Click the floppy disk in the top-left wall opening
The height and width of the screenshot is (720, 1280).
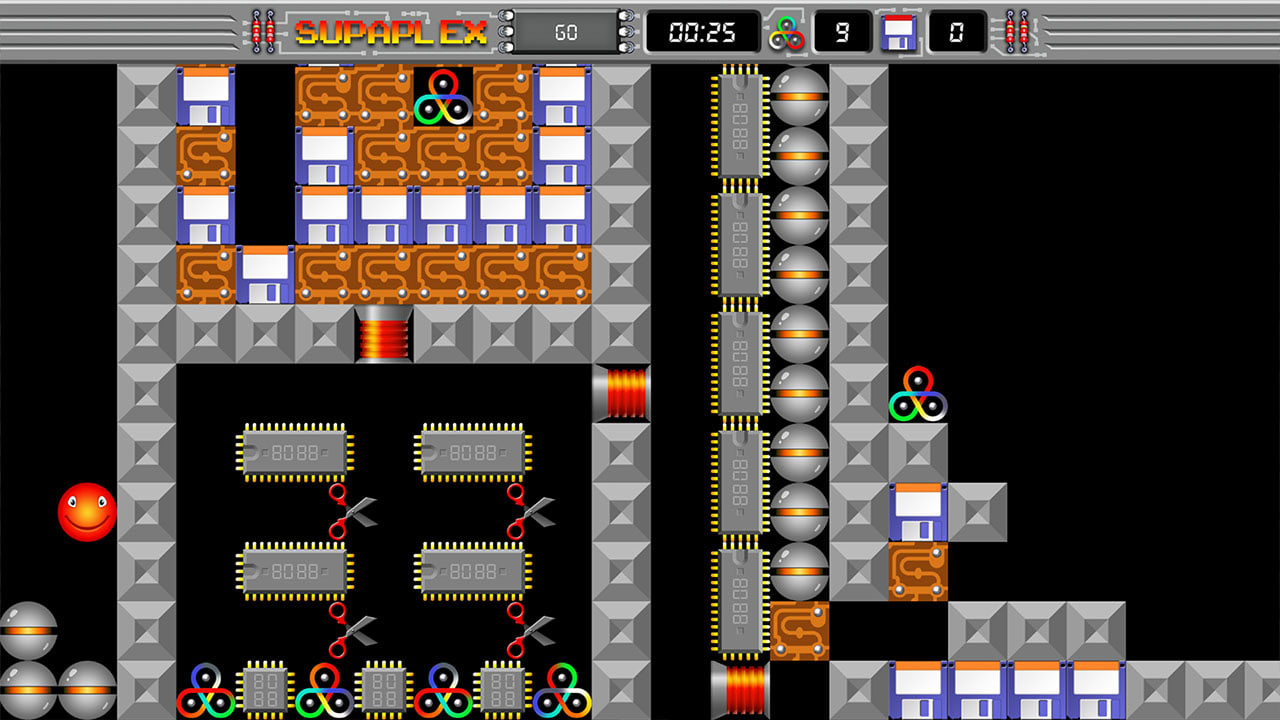coord(205,96)
